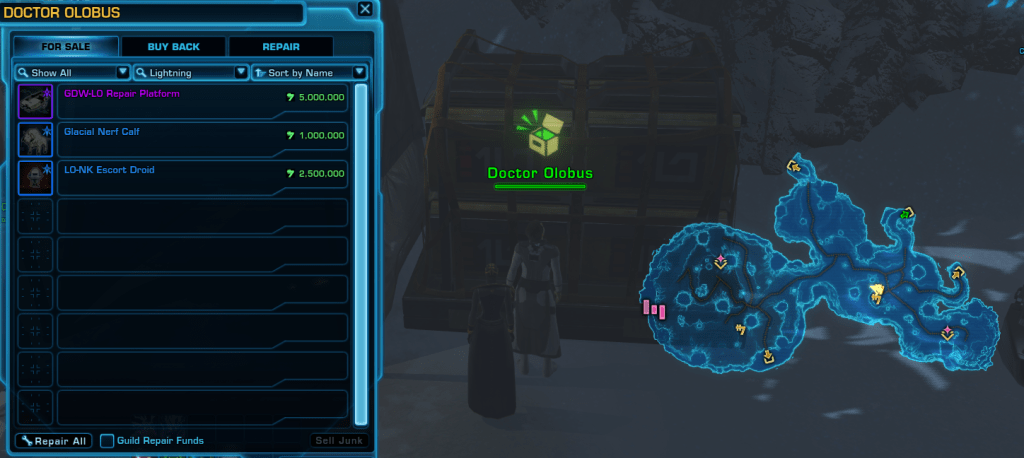Open the Repair tab
Viewport: 1024px width, 458px height.
281,46
